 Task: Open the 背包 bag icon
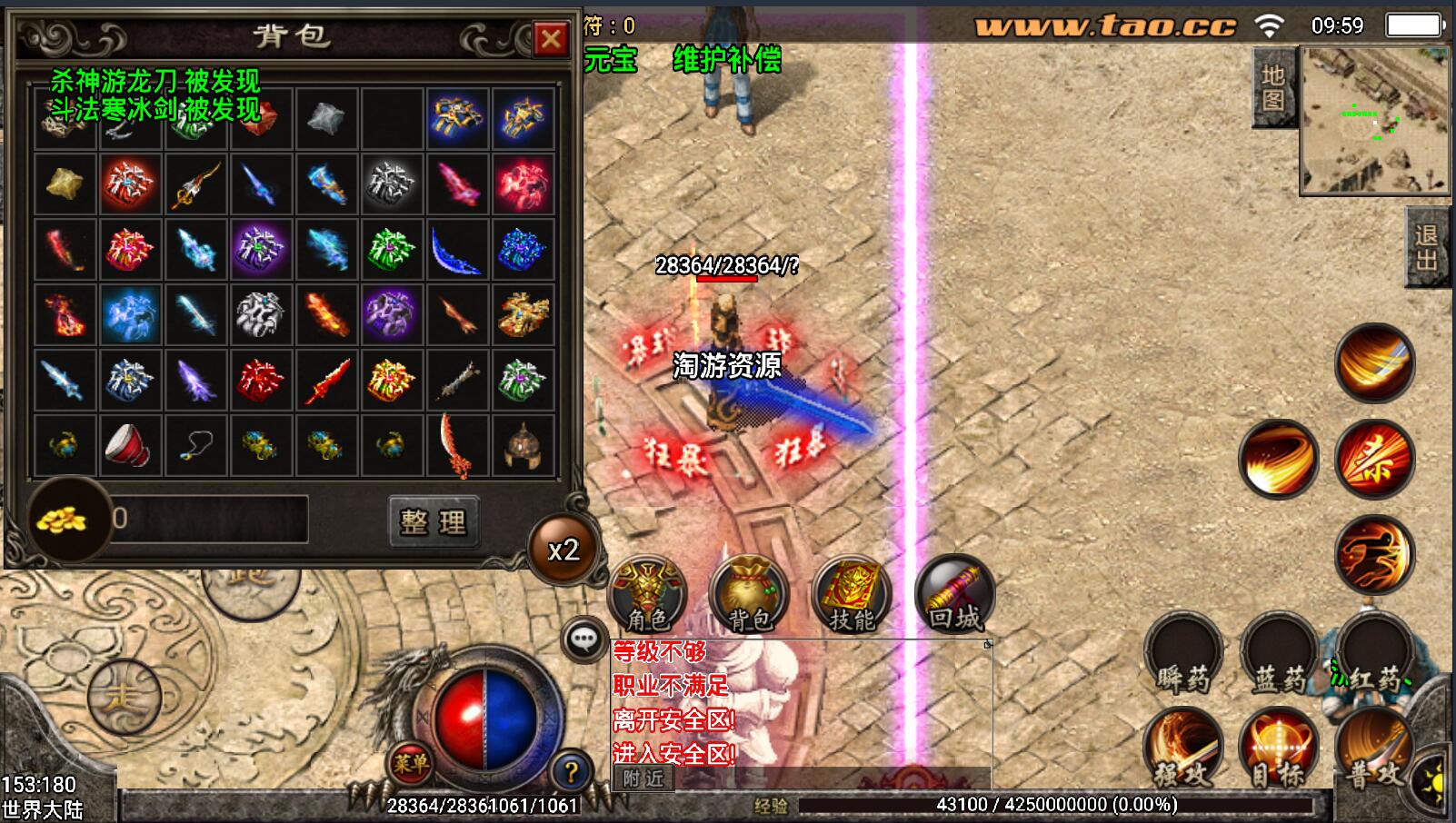[x=749, y=594]
